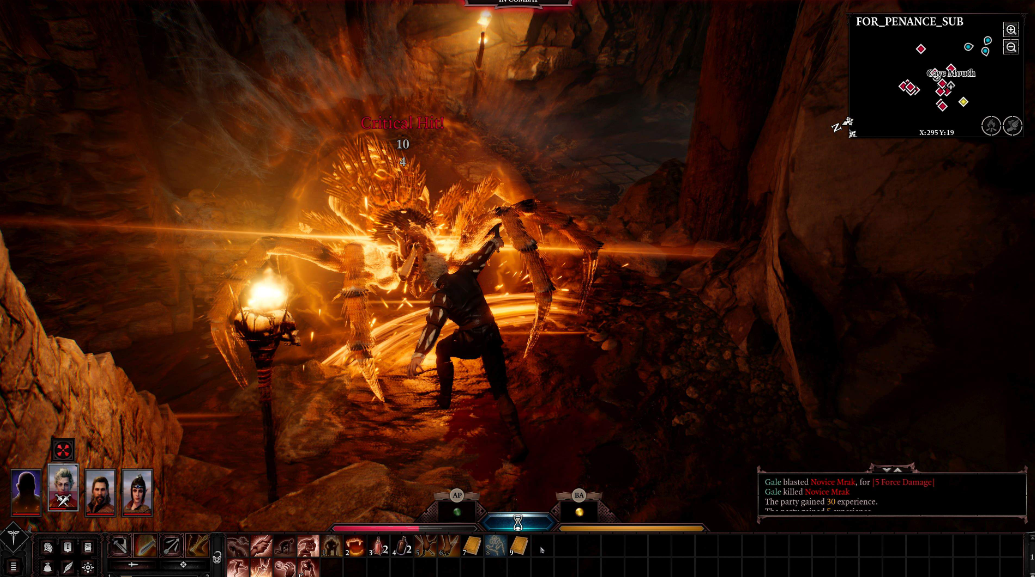1035x577 pixels.
Task: Select the white-haired character portrait
Action: coord(63,488)
